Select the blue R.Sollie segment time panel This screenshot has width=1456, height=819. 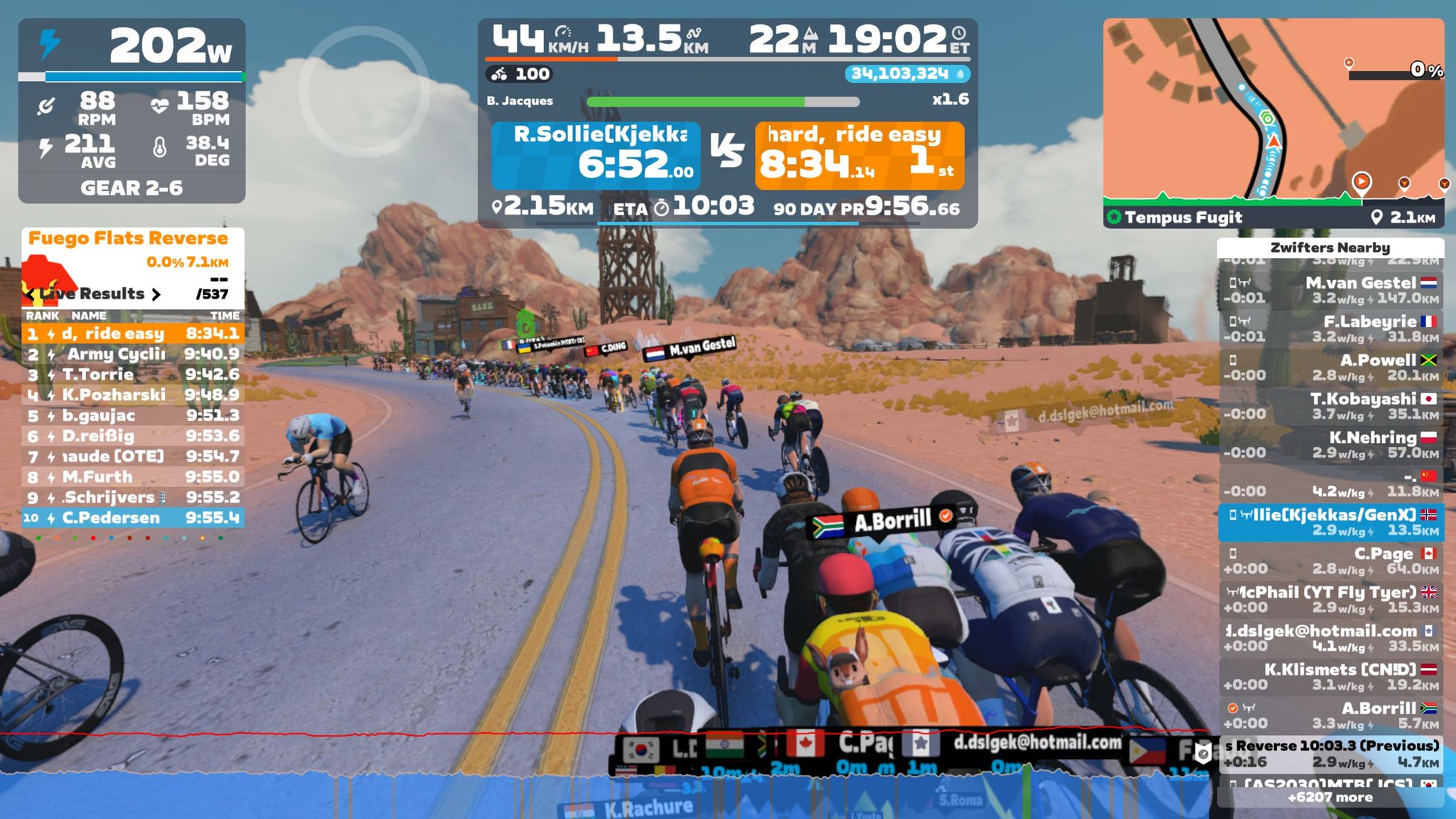(x=596, y=156)
